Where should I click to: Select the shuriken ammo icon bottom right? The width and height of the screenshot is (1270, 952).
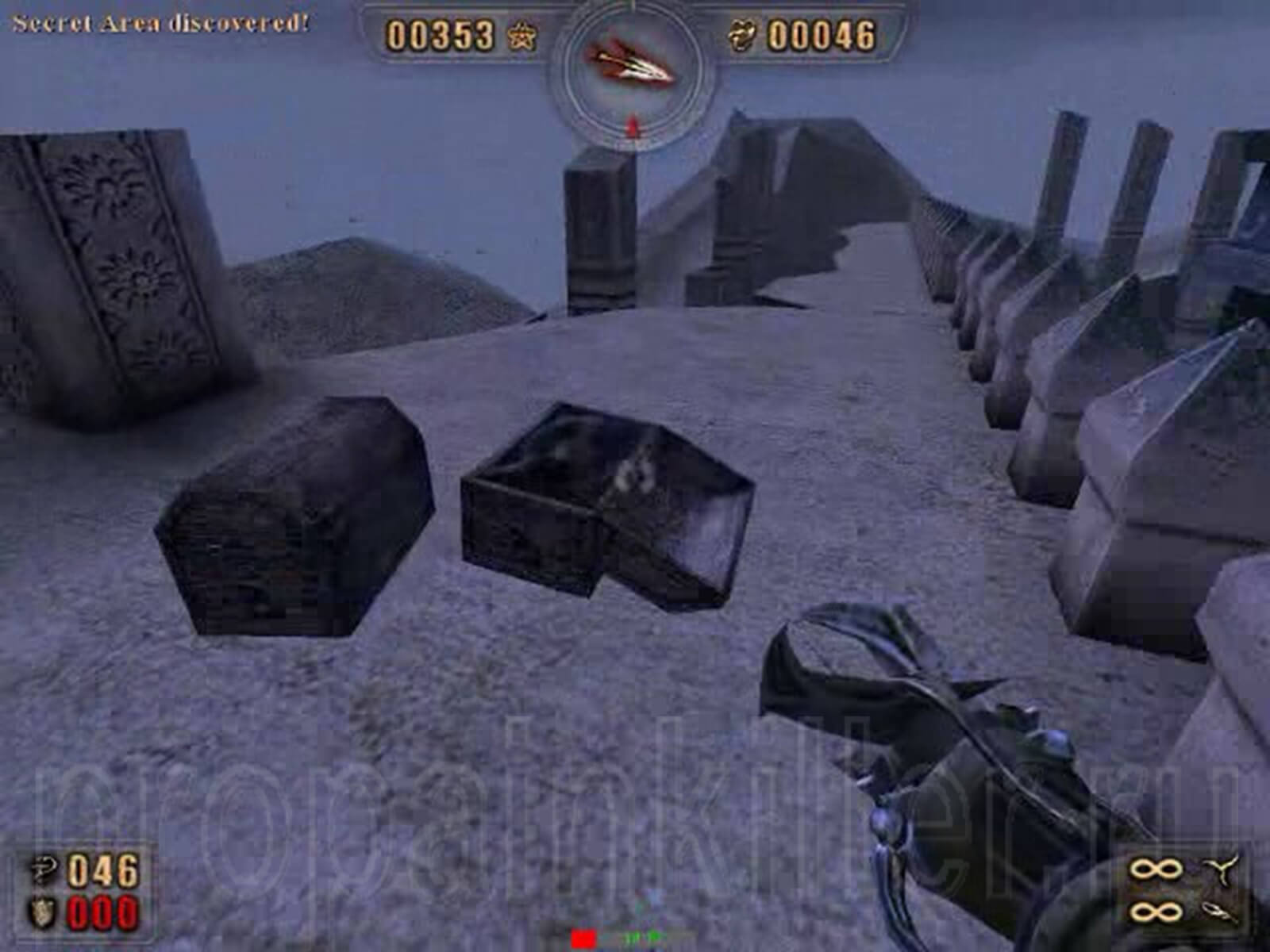tap(1222, 870)
